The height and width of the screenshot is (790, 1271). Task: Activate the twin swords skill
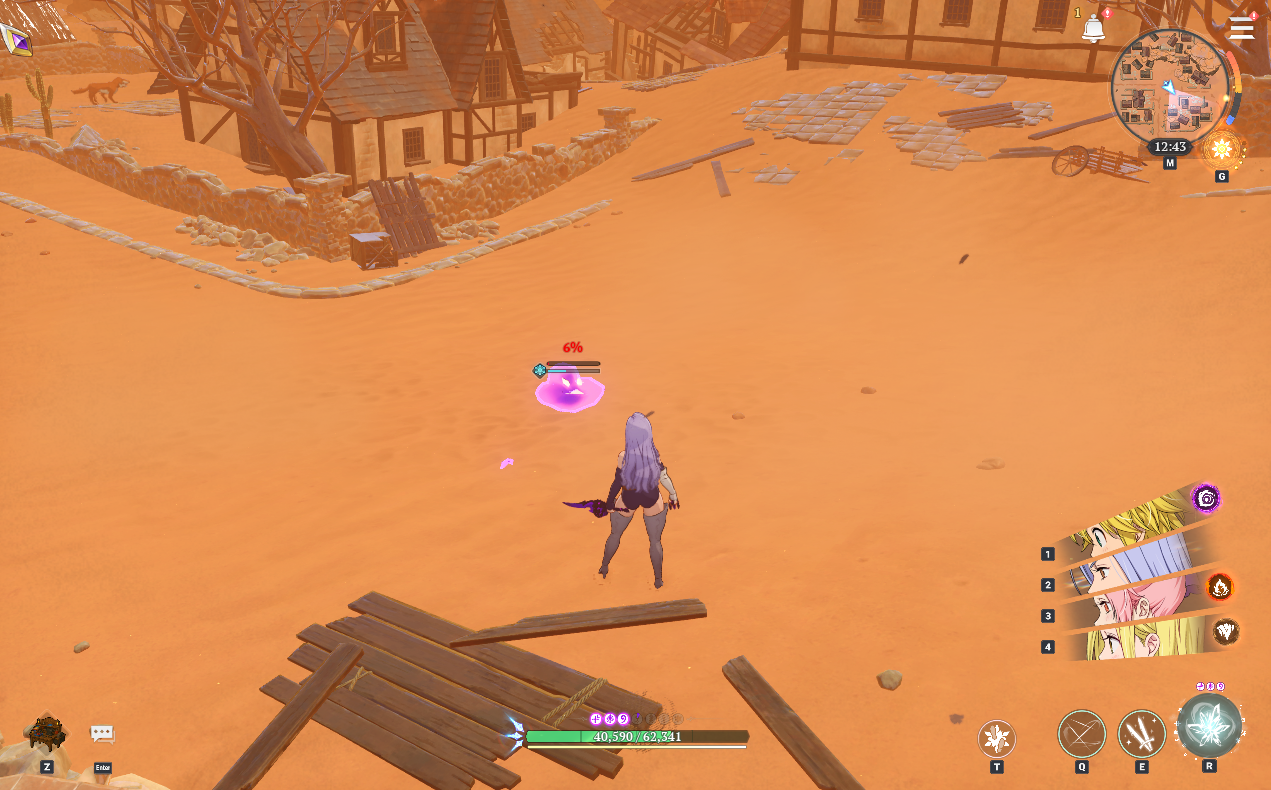pyautogui.click(x=1141, y=734)
